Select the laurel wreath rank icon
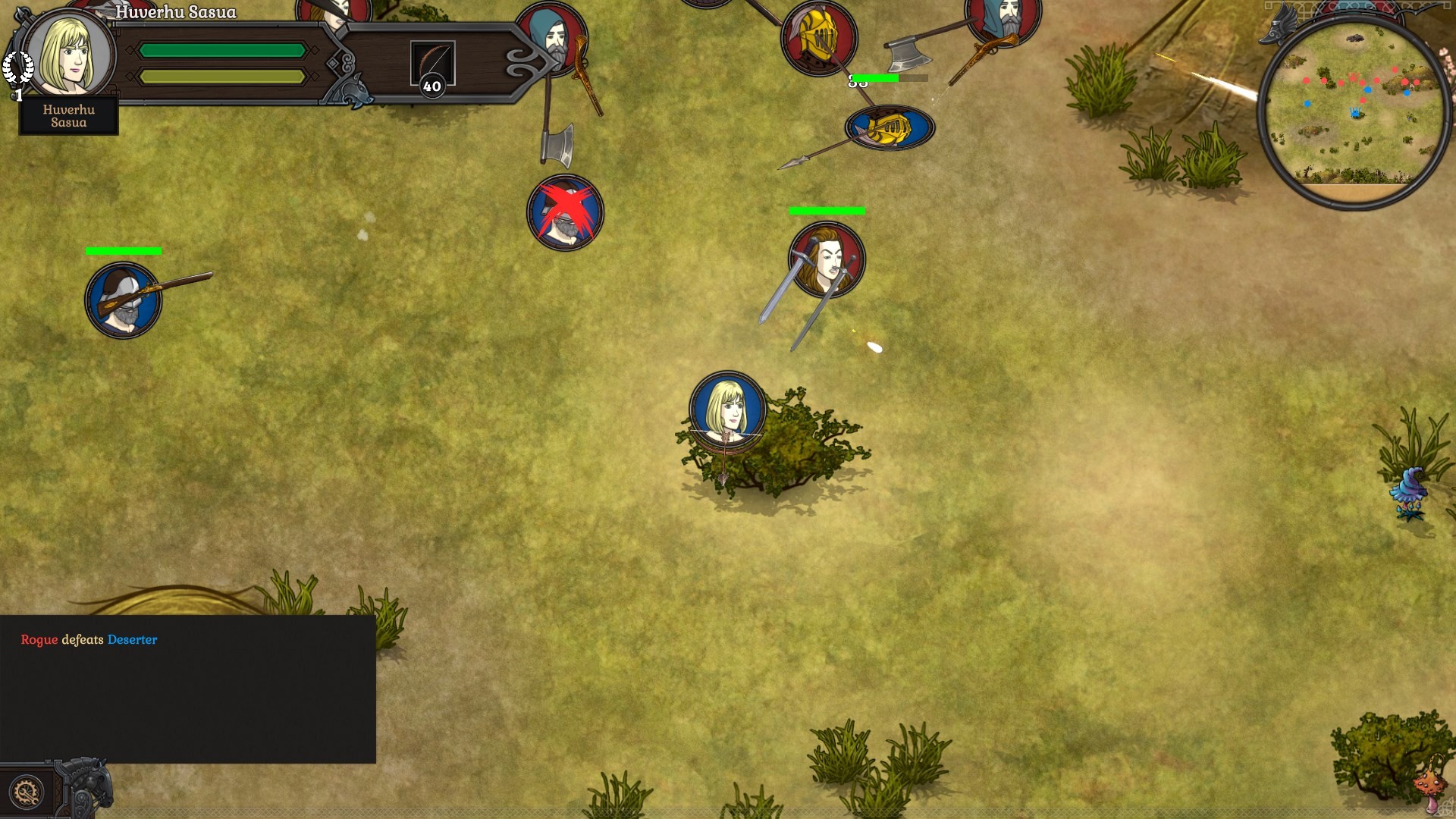 20,66
